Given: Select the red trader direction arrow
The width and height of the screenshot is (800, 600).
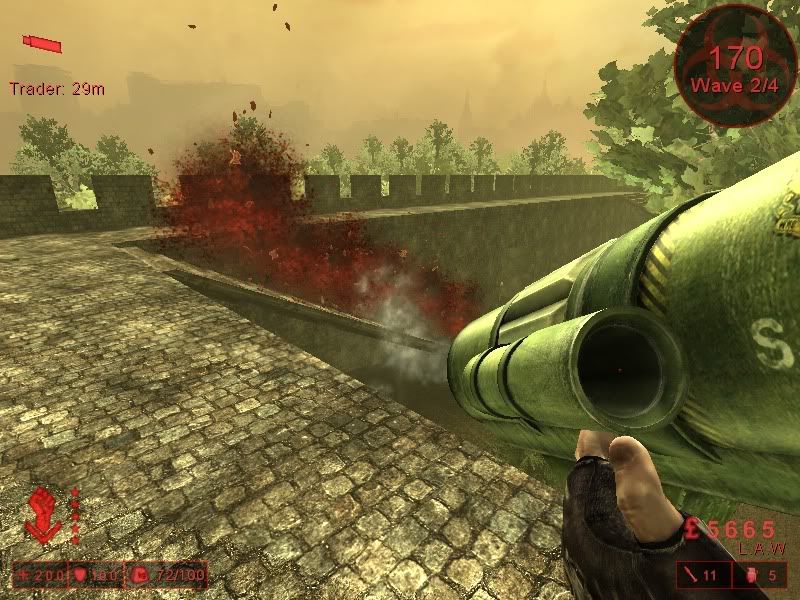Looking at the screenshot, I should point(43,43).
